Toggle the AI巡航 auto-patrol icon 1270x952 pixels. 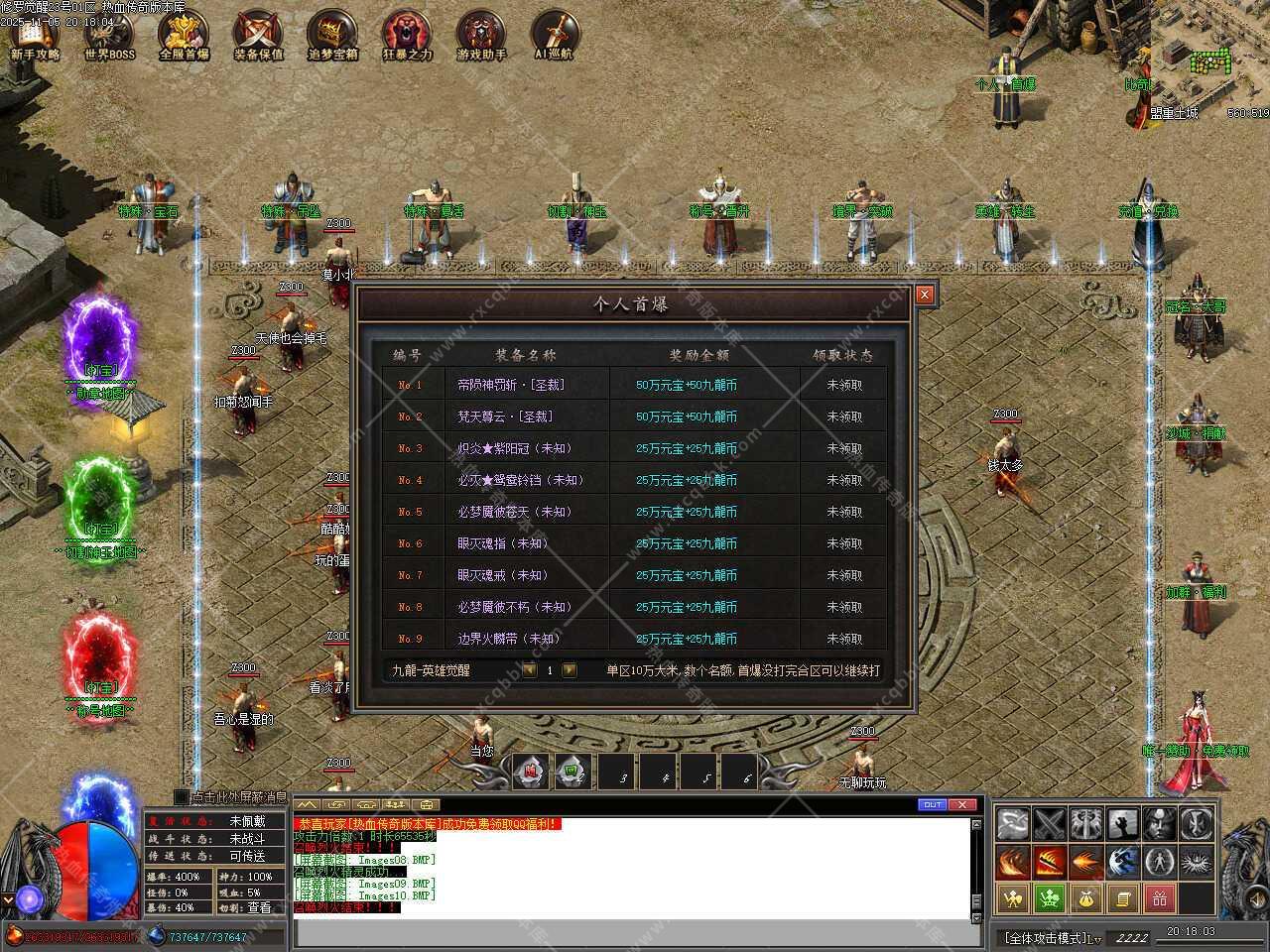coord(556,36)
